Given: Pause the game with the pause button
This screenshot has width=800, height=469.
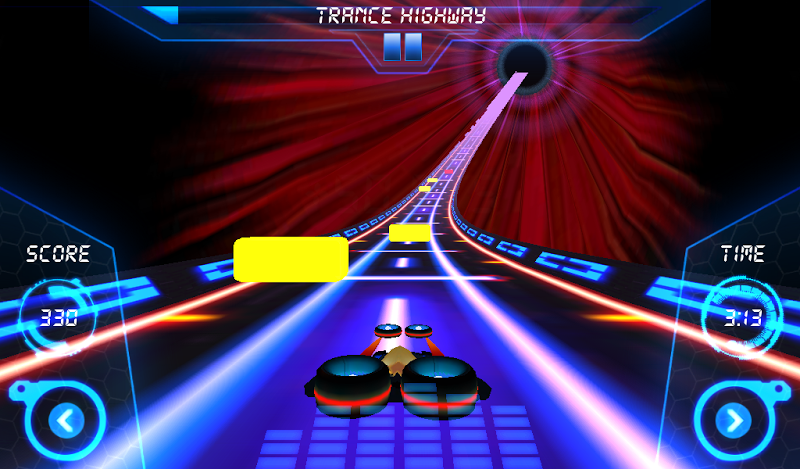Looking at the screenshot, I should pos(402,47).
